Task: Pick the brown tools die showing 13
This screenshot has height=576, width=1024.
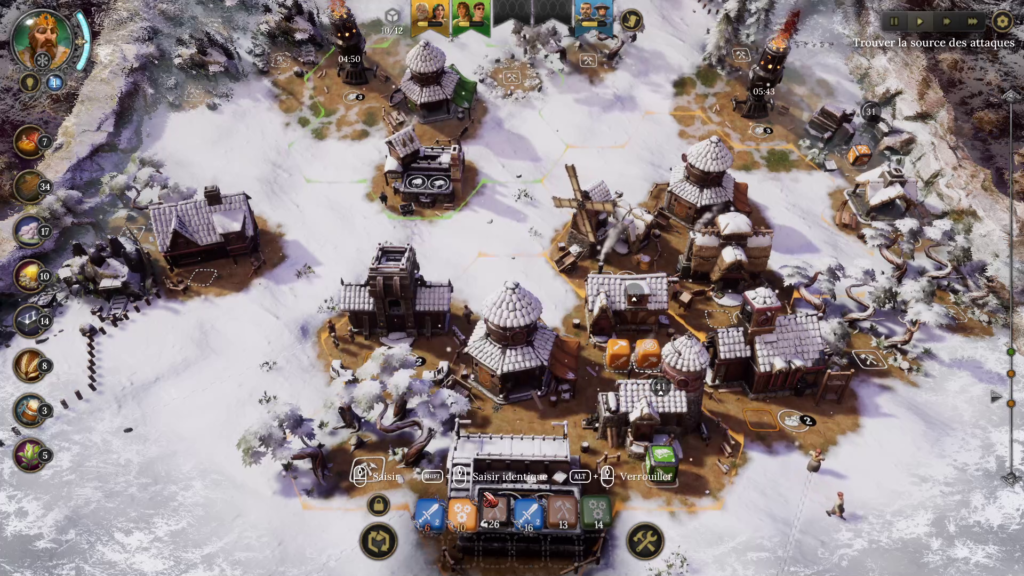Action: [562, 513]
